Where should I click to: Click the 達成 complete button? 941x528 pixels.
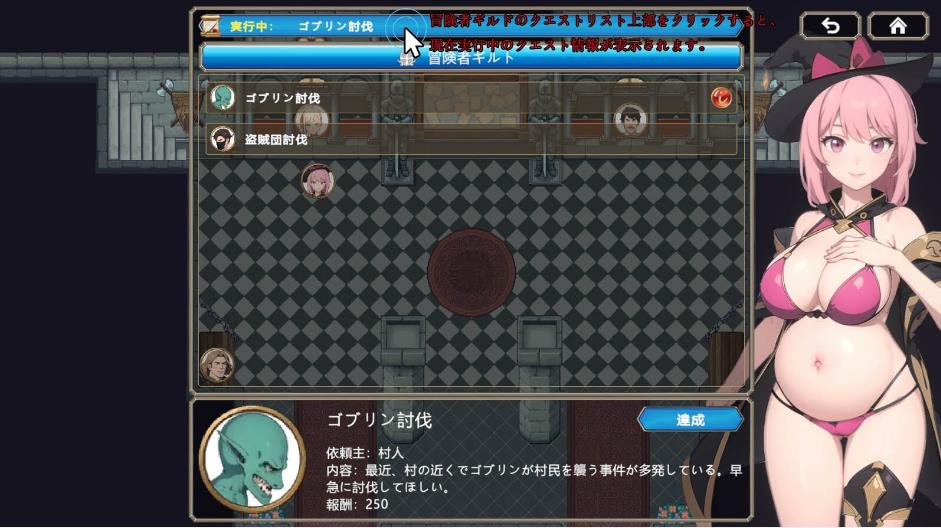690,420
